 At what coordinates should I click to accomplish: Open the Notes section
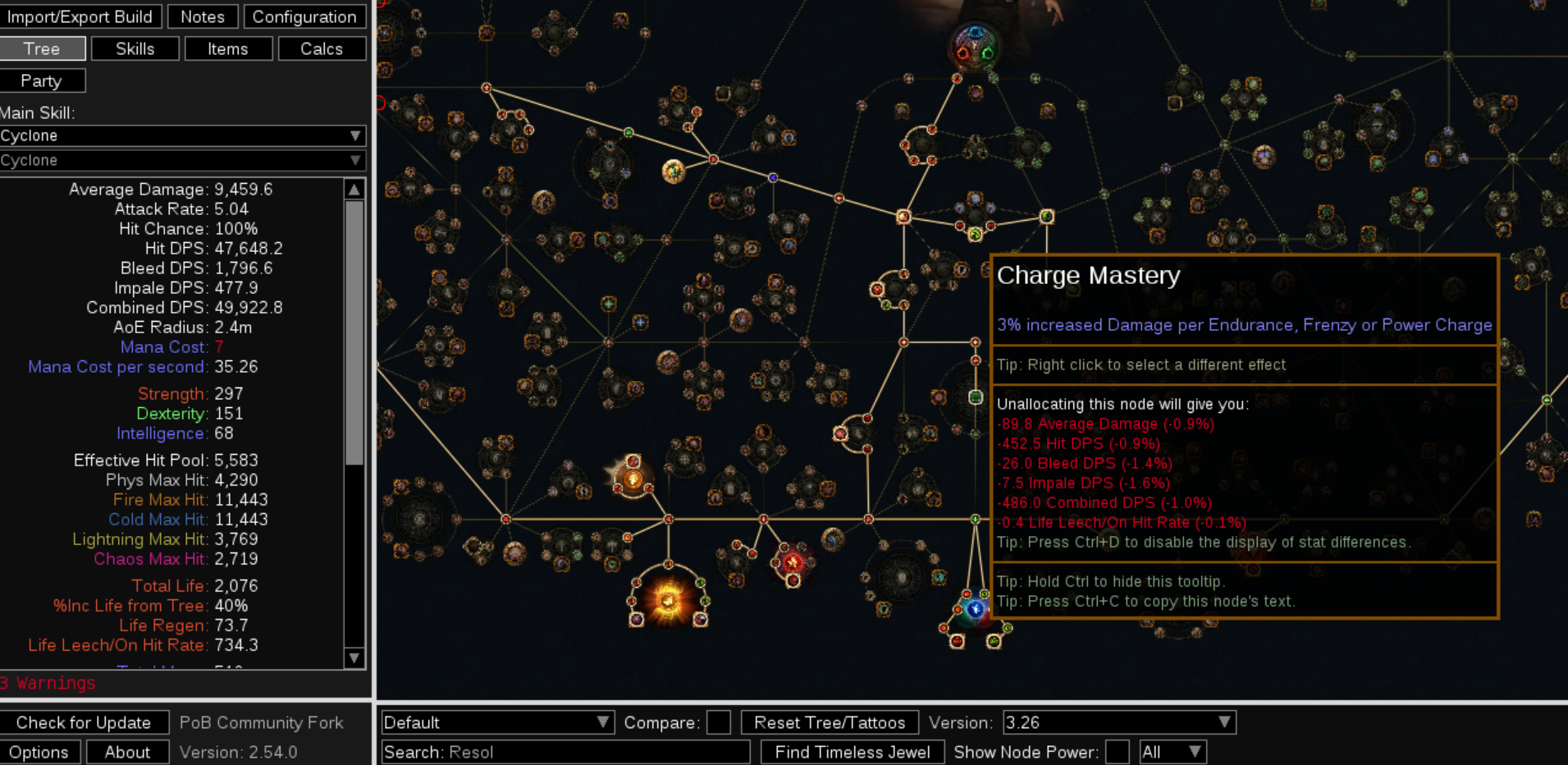point(203,16)
